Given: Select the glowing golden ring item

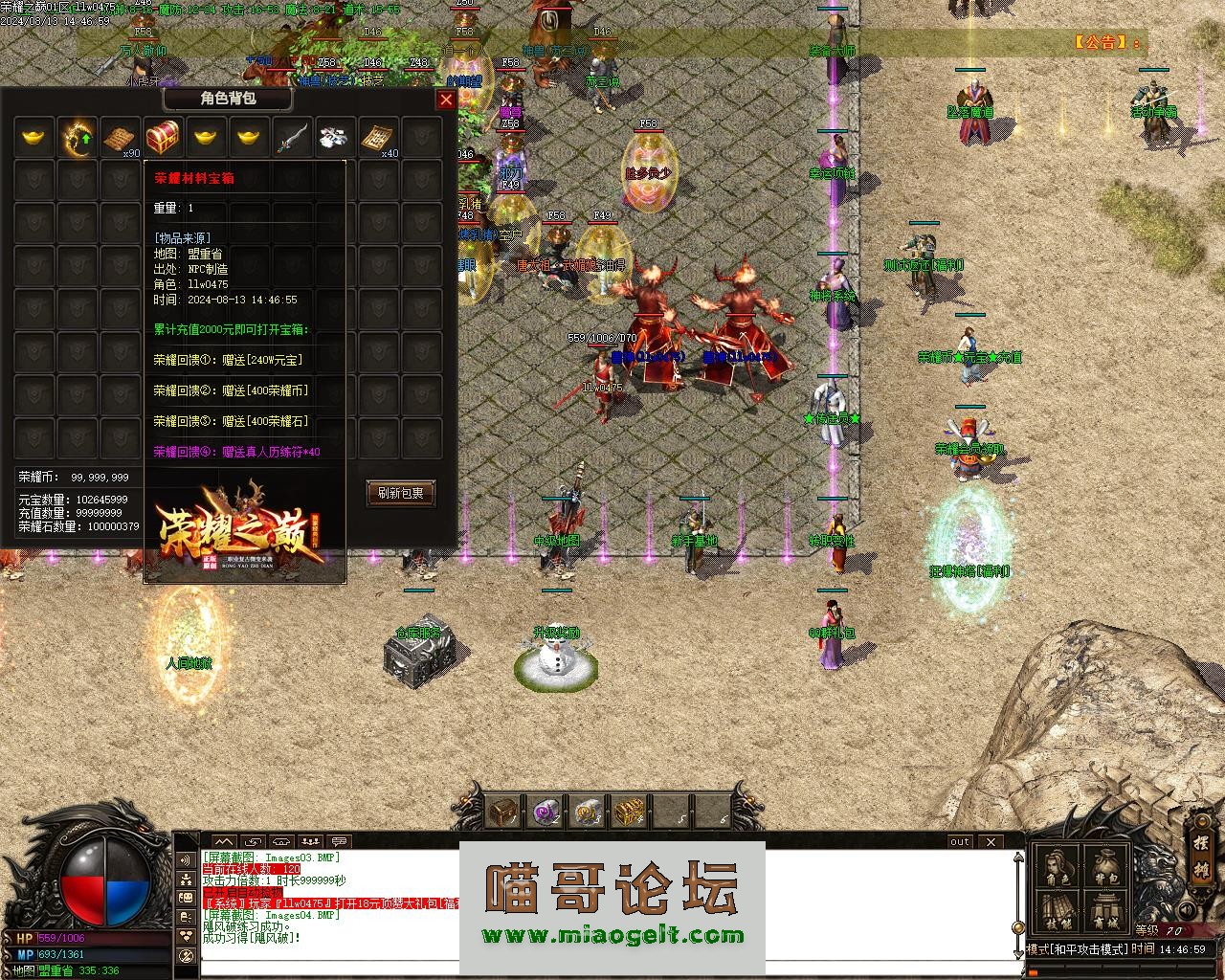Looking at the screenshot, I should [x=78, y=138].
